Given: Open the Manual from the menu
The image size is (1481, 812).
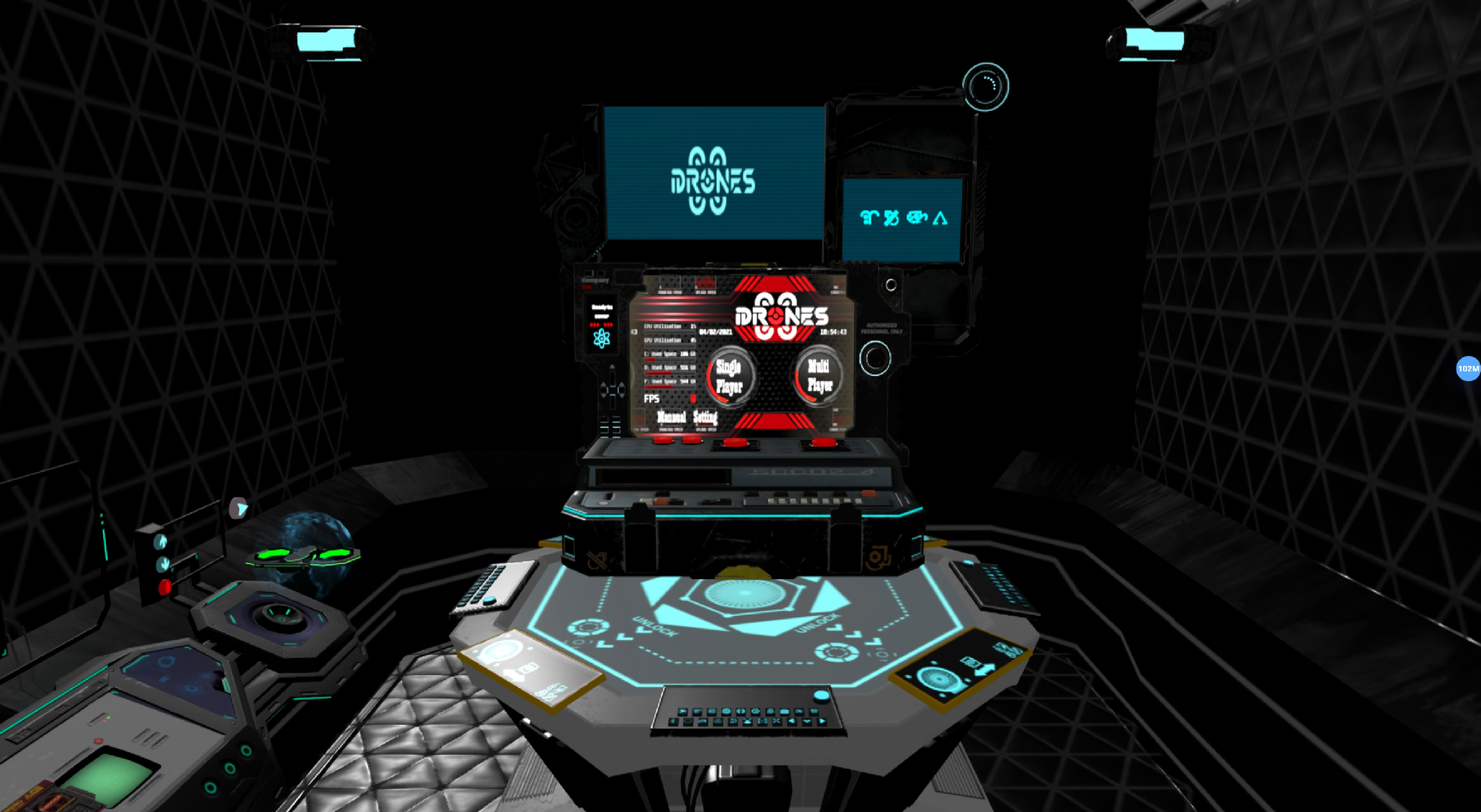Looking at the screenshot, I should pos(671,417).
